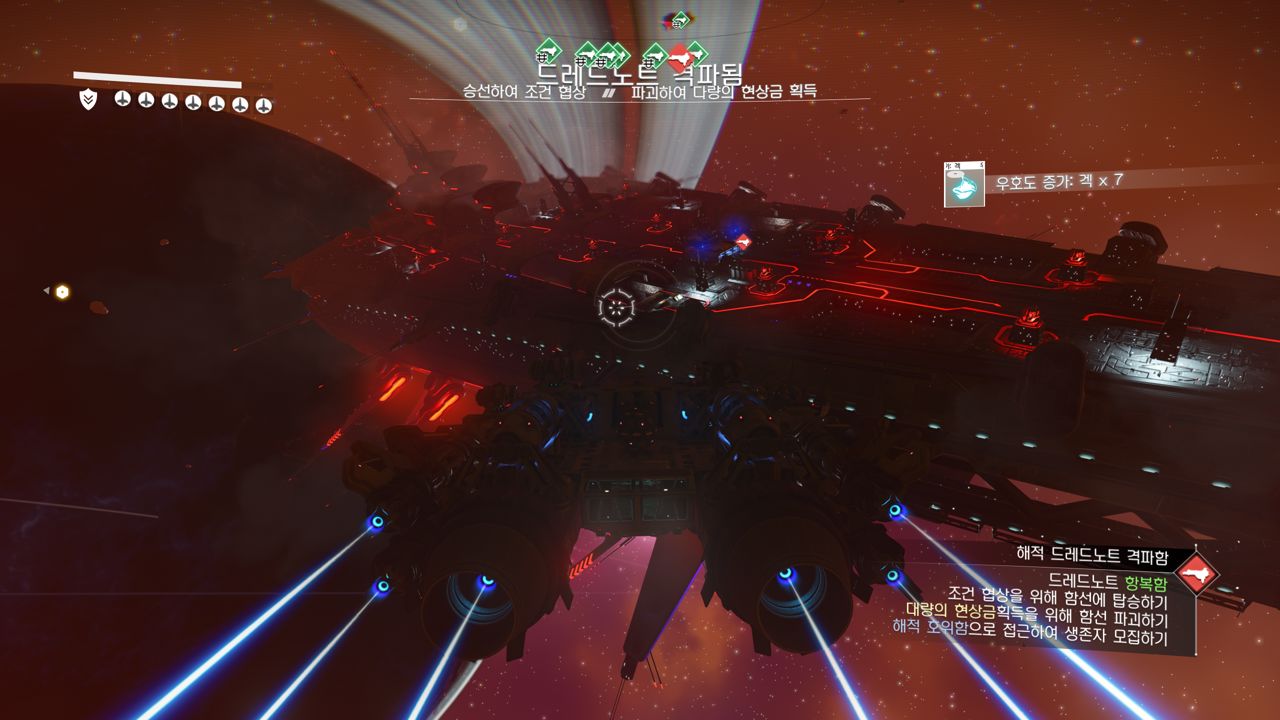The width and height of the screenshot is (1280, 720).
Task: Select the yellow hexagon marker
Action: pos(62,292)
